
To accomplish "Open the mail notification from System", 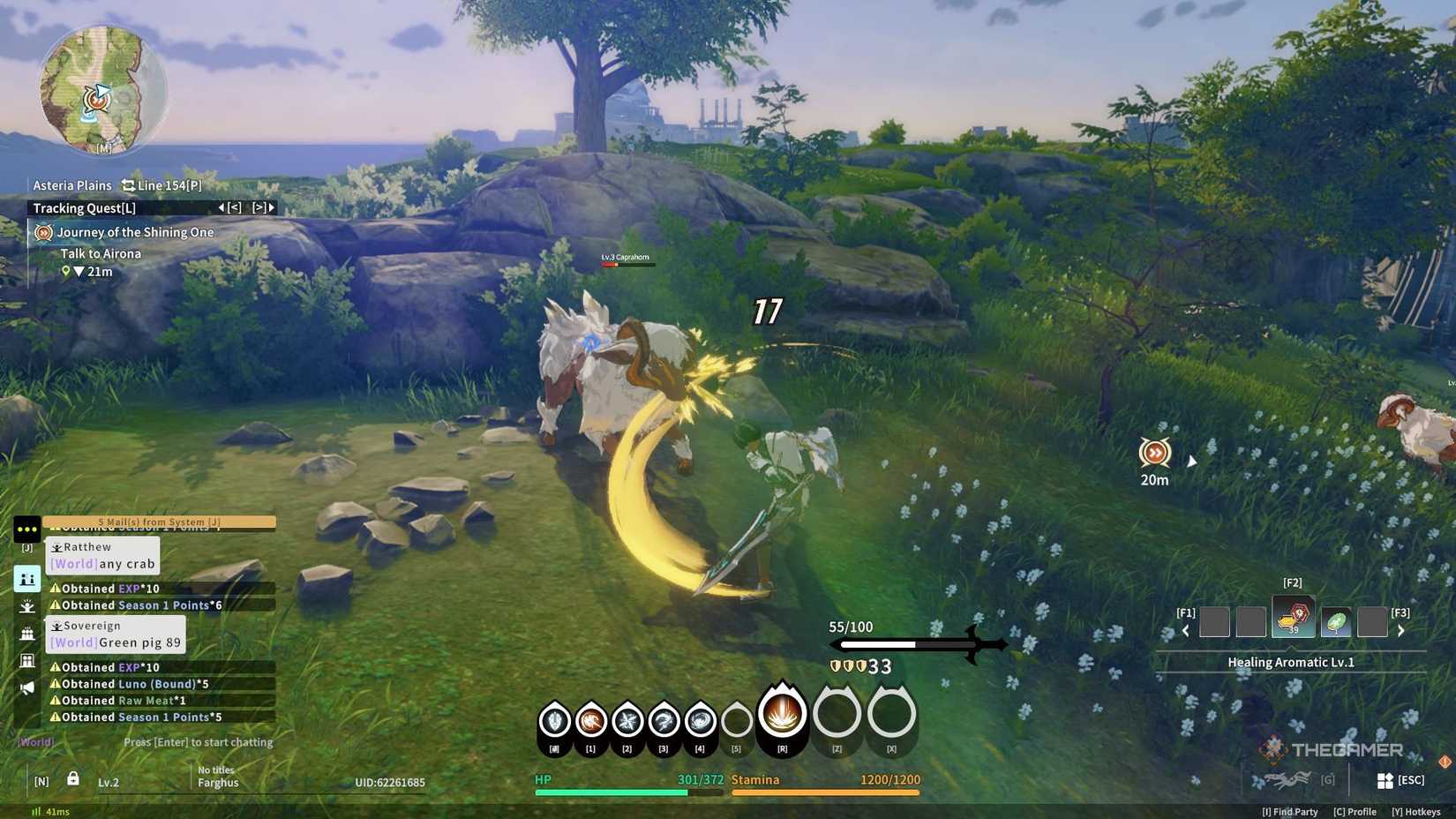I will 159,522.
